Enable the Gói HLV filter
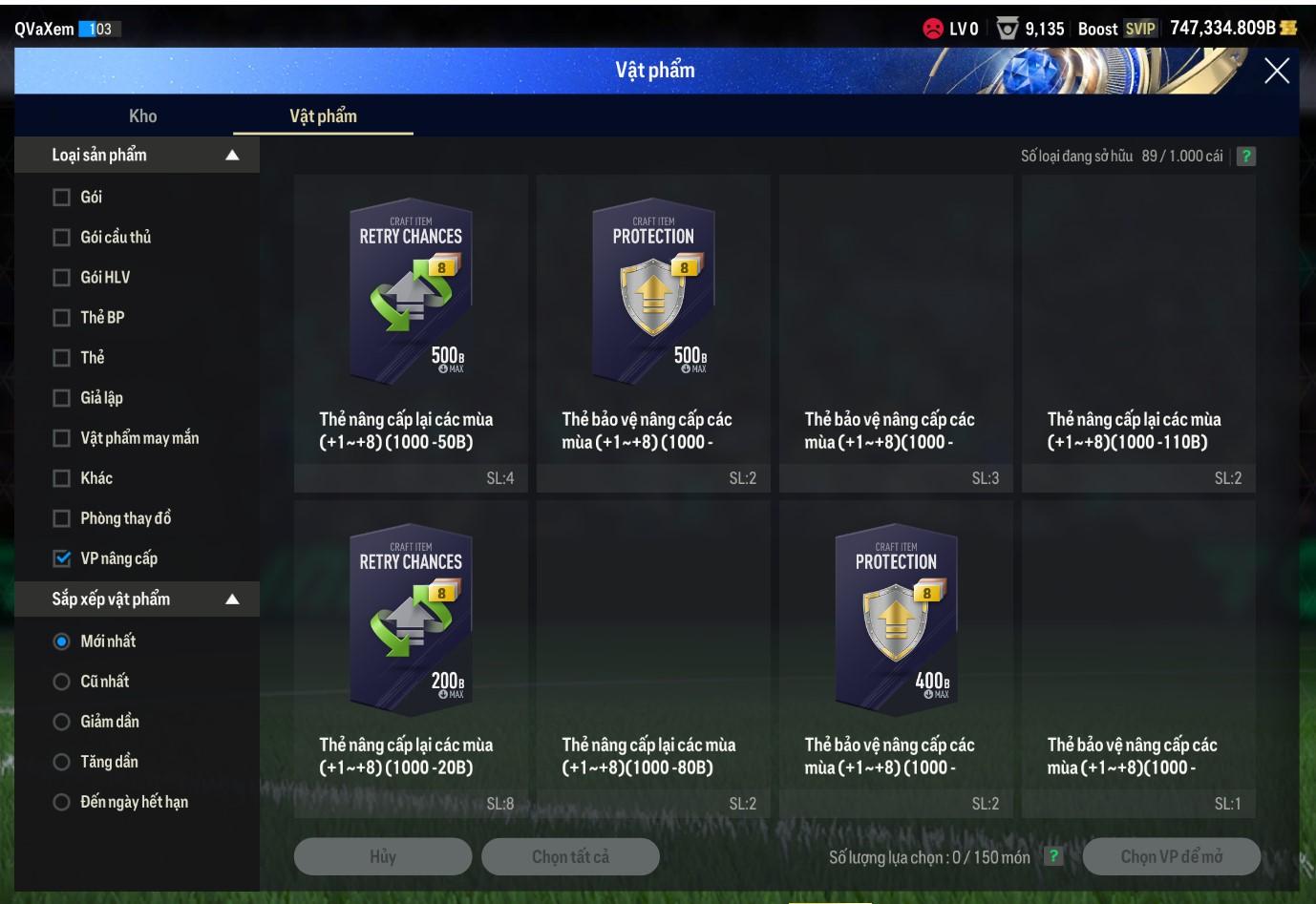1316x904 pixels. pos(62,278)
